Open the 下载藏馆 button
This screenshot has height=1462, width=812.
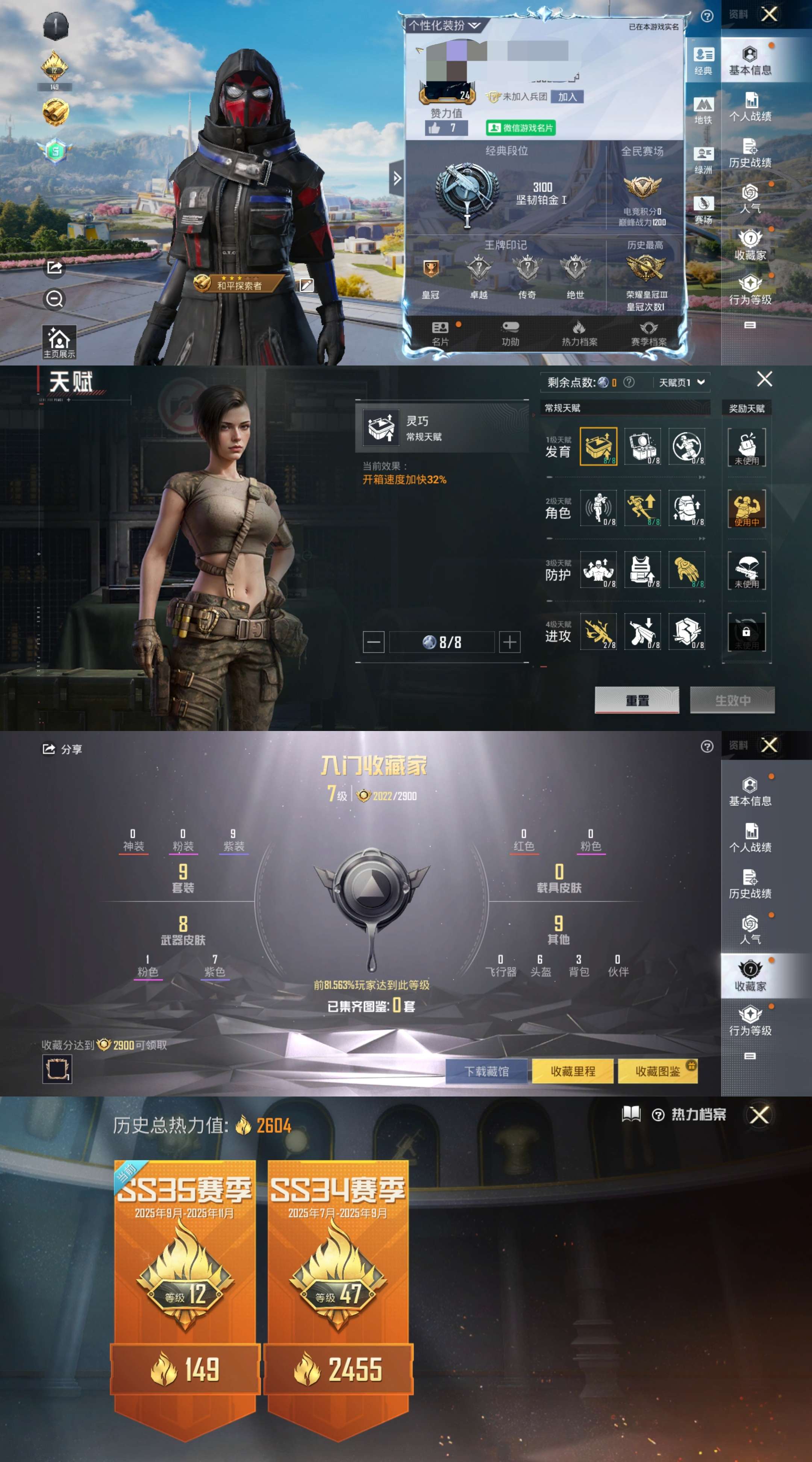[487, 1071]
